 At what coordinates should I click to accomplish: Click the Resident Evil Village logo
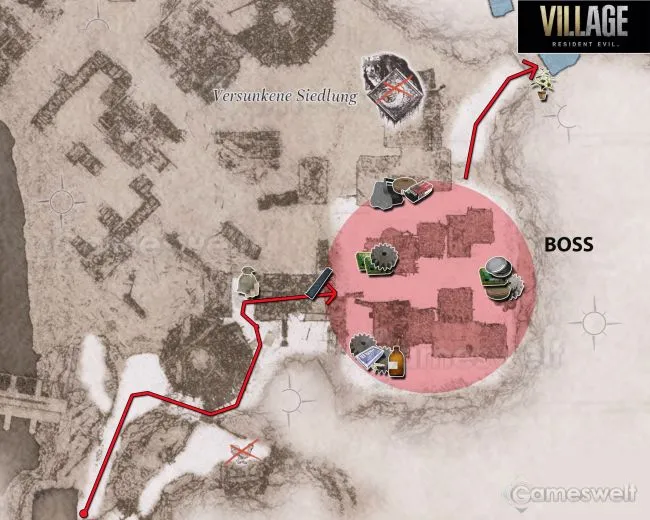tap(583, 28)
